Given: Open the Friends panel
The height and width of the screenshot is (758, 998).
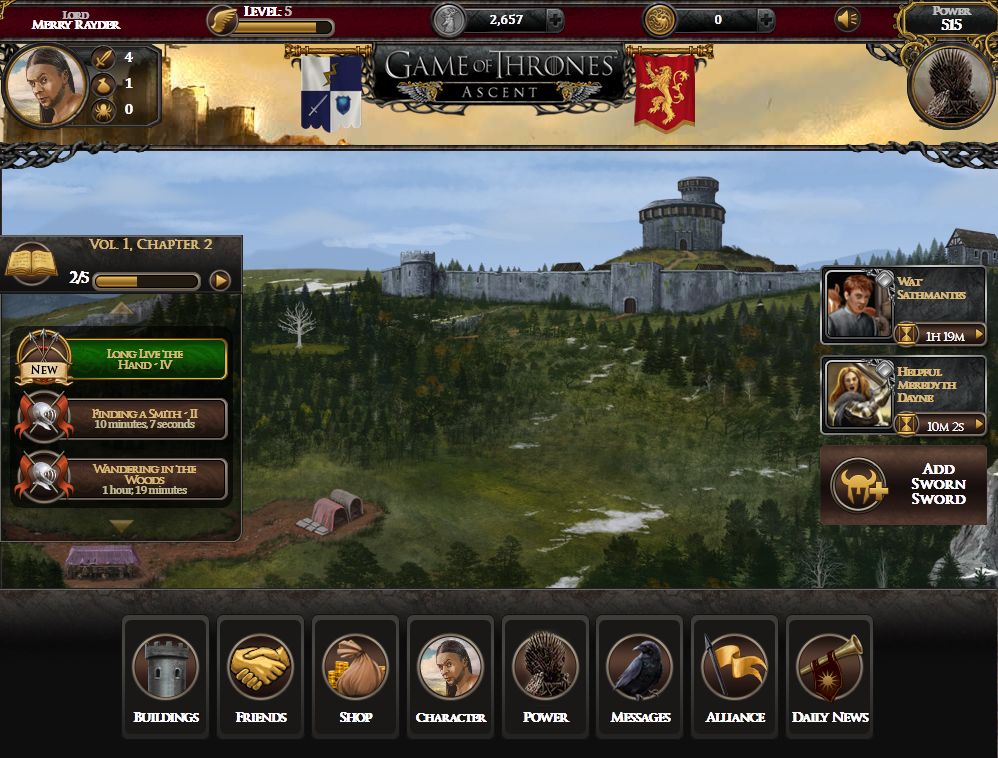Looking at the screenshot, I should (260, 675).
